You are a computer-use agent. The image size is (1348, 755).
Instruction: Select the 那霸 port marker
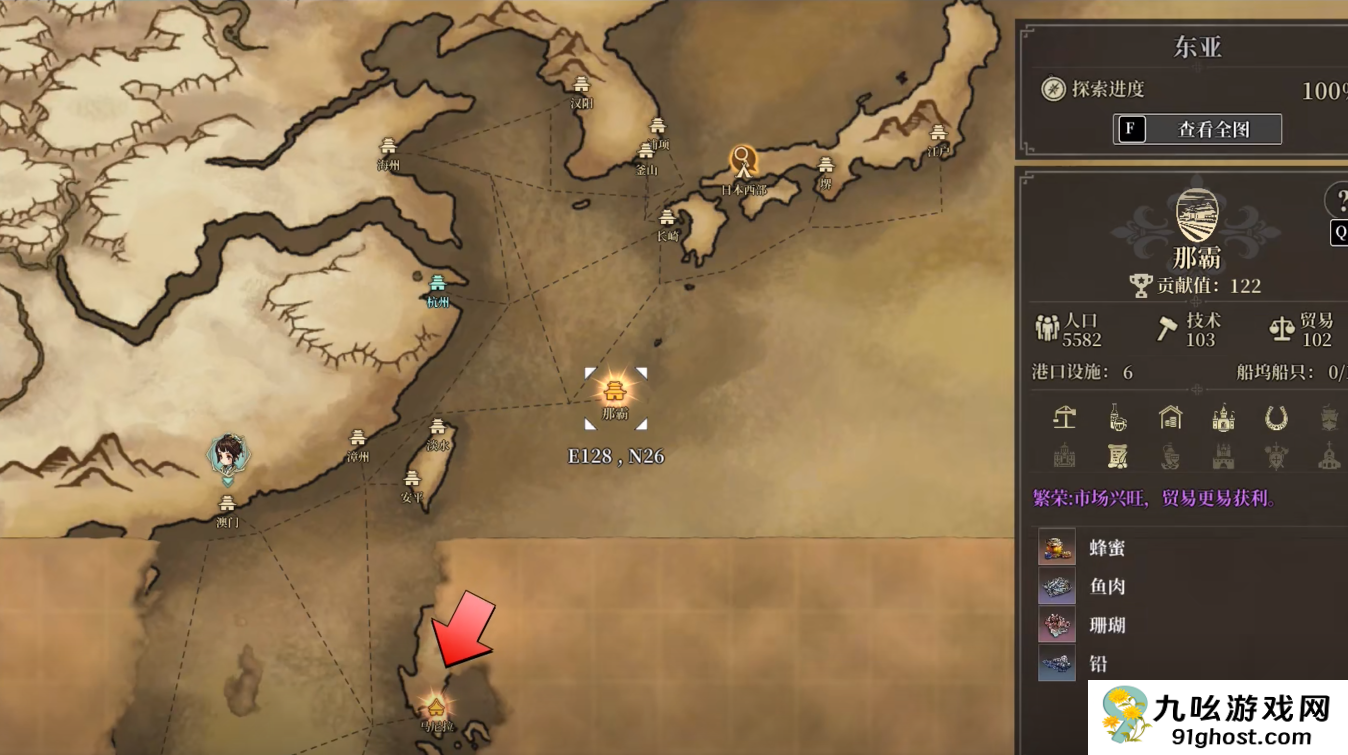click(615, 392)
